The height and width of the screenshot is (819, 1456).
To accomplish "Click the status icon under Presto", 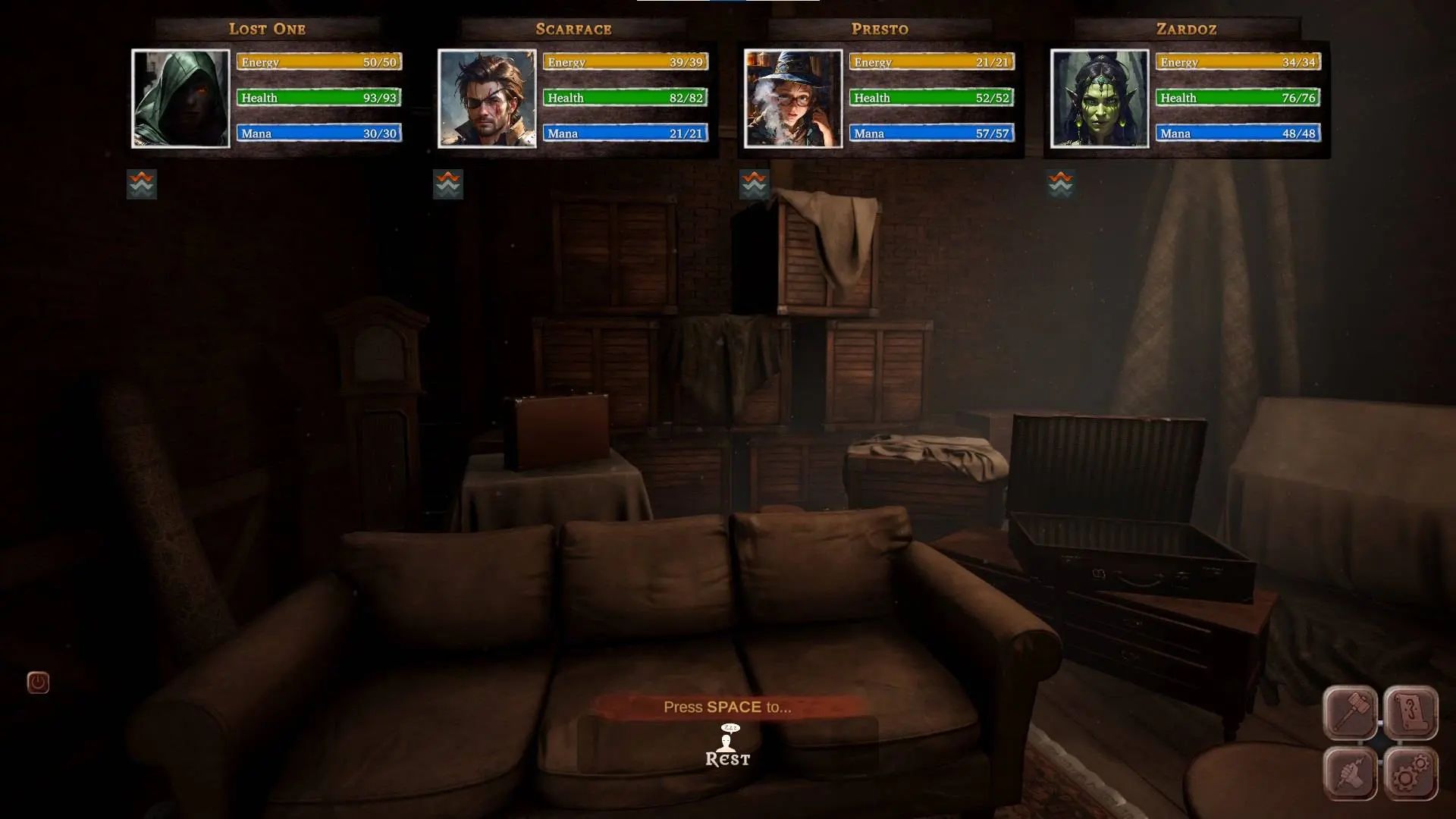I will (754, 184).
